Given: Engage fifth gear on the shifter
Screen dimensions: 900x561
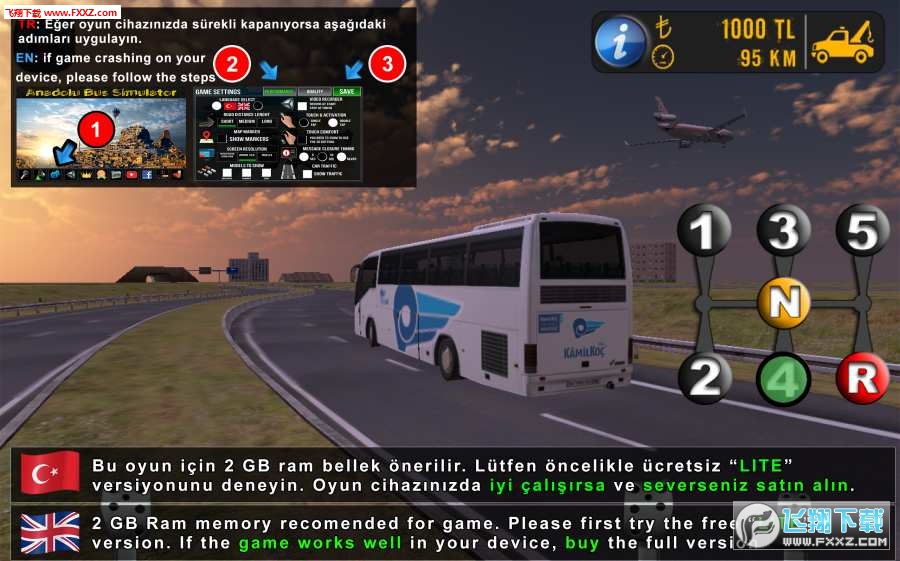Looking at the screenshot, I should (x=862, y=231).
